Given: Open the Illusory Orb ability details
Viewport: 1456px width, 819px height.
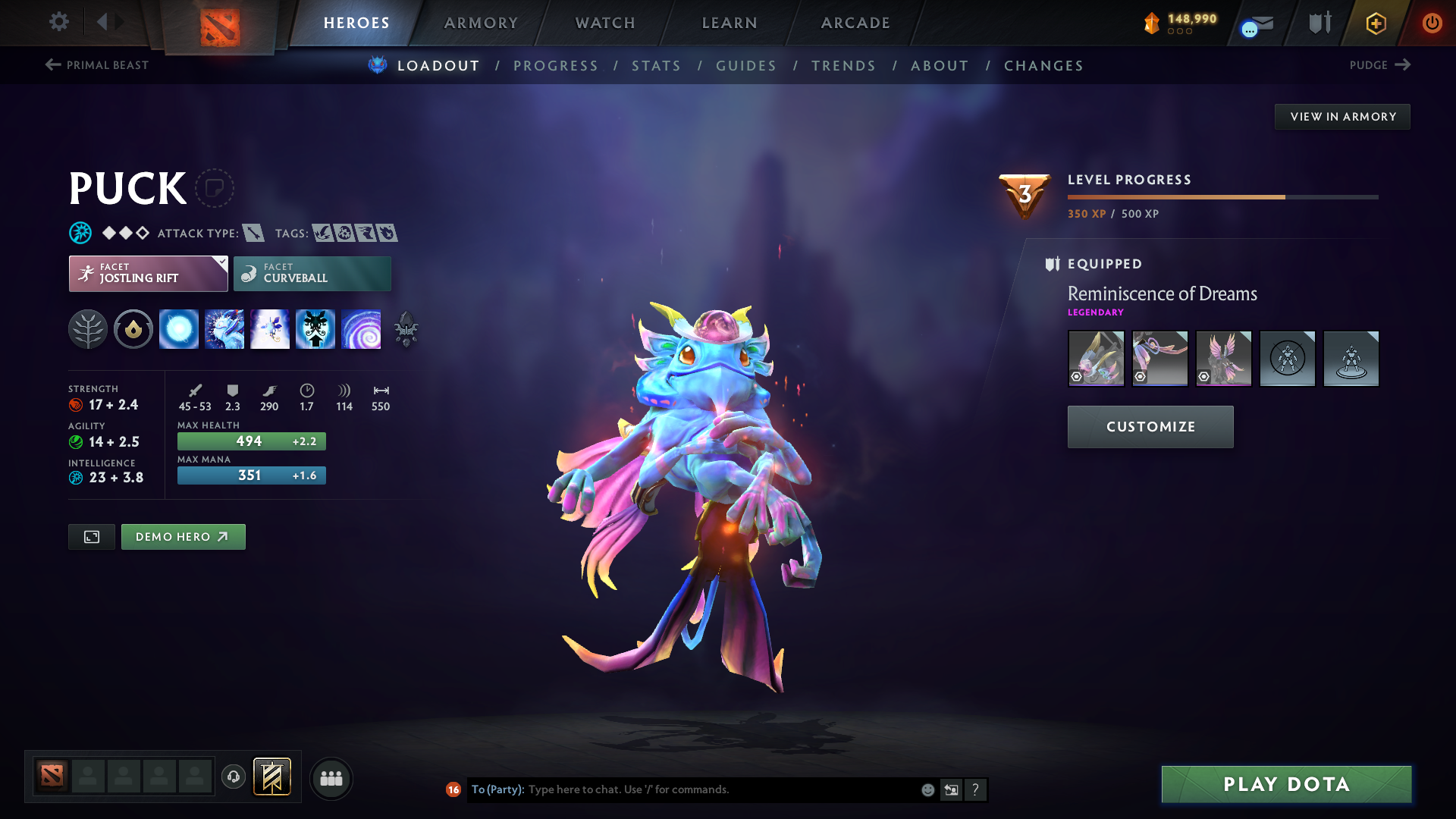Looking at the screenshot, I should tap(179, 328).
